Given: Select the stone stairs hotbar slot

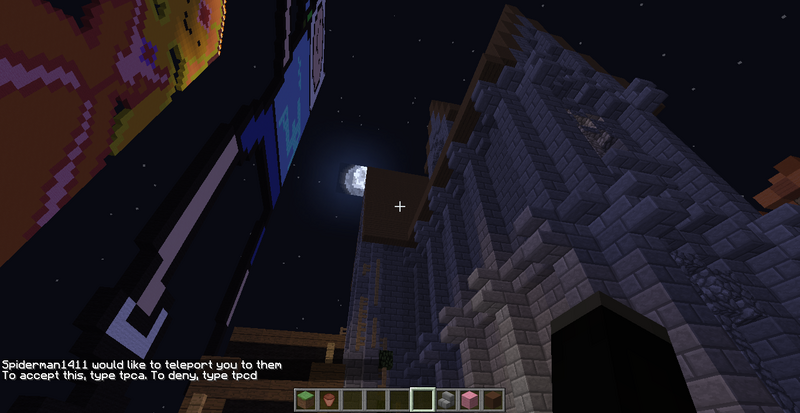Looking at the screenshot, I should coord(446,401).
